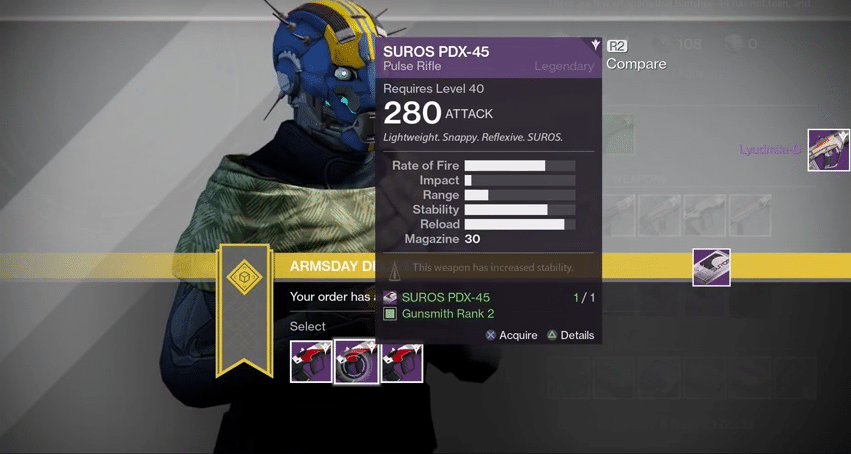This screenshot has height=454, width=851.
Task: Select the Lyudmila-D weapon icon
Action: [x=828, y=150]
